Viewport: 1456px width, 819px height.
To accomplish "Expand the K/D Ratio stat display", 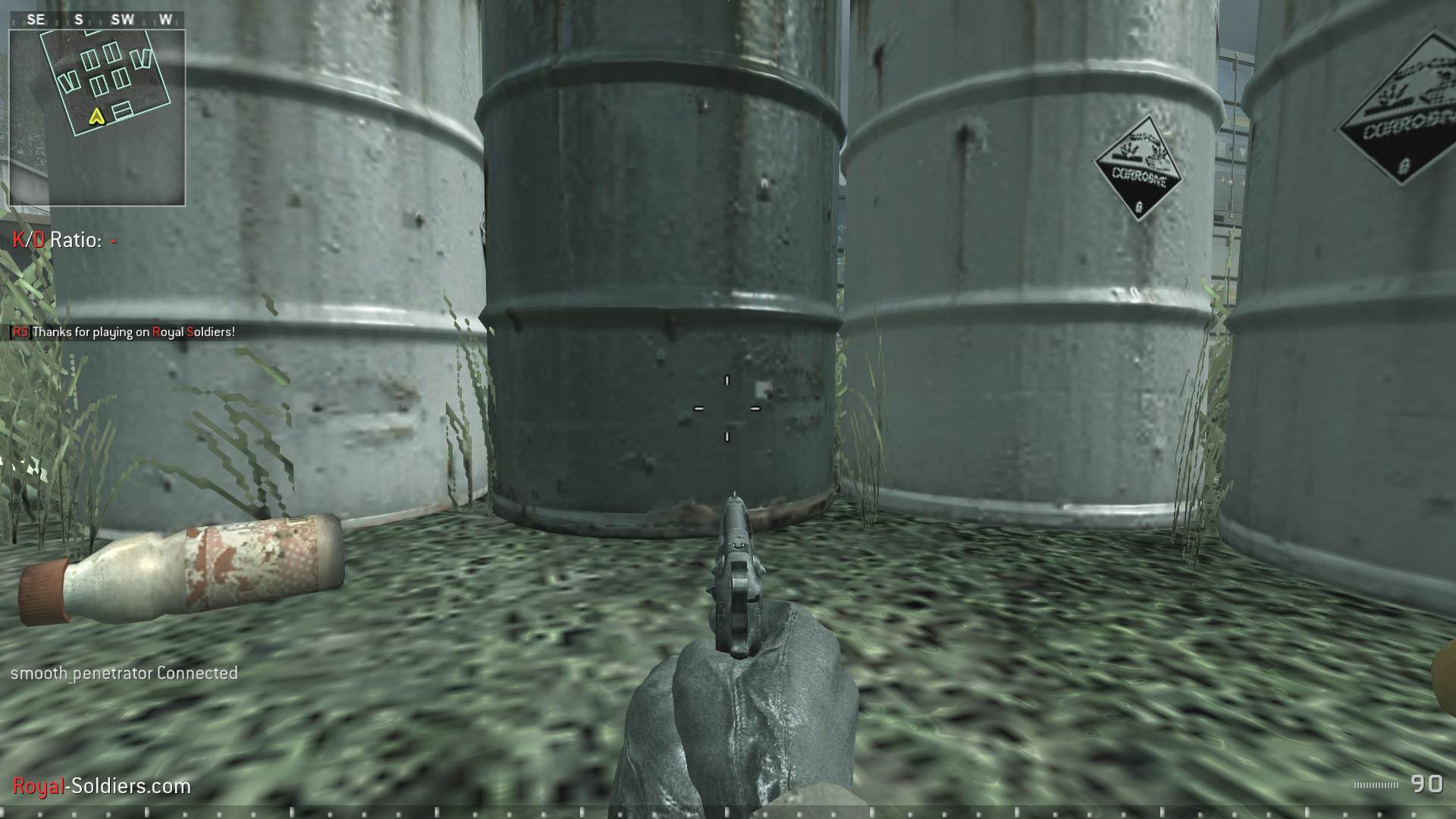I will click(x=61, y=243).
